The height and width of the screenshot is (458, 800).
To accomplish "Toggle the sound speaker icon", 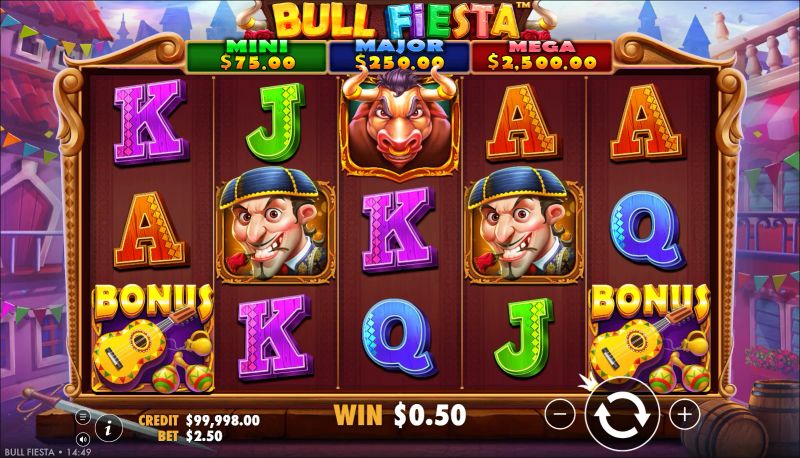I will (82, 437).
